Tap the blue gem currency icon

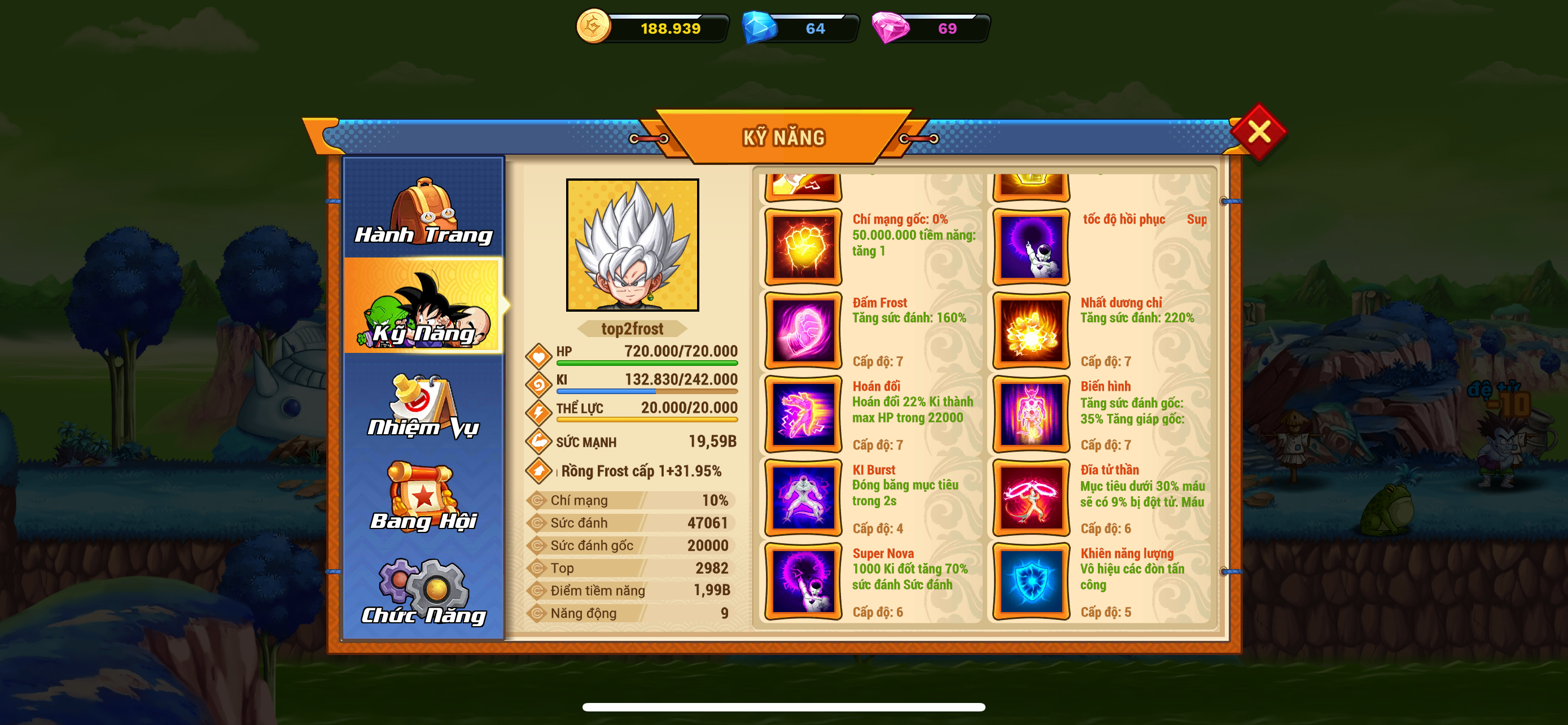(x=759, y=28)
